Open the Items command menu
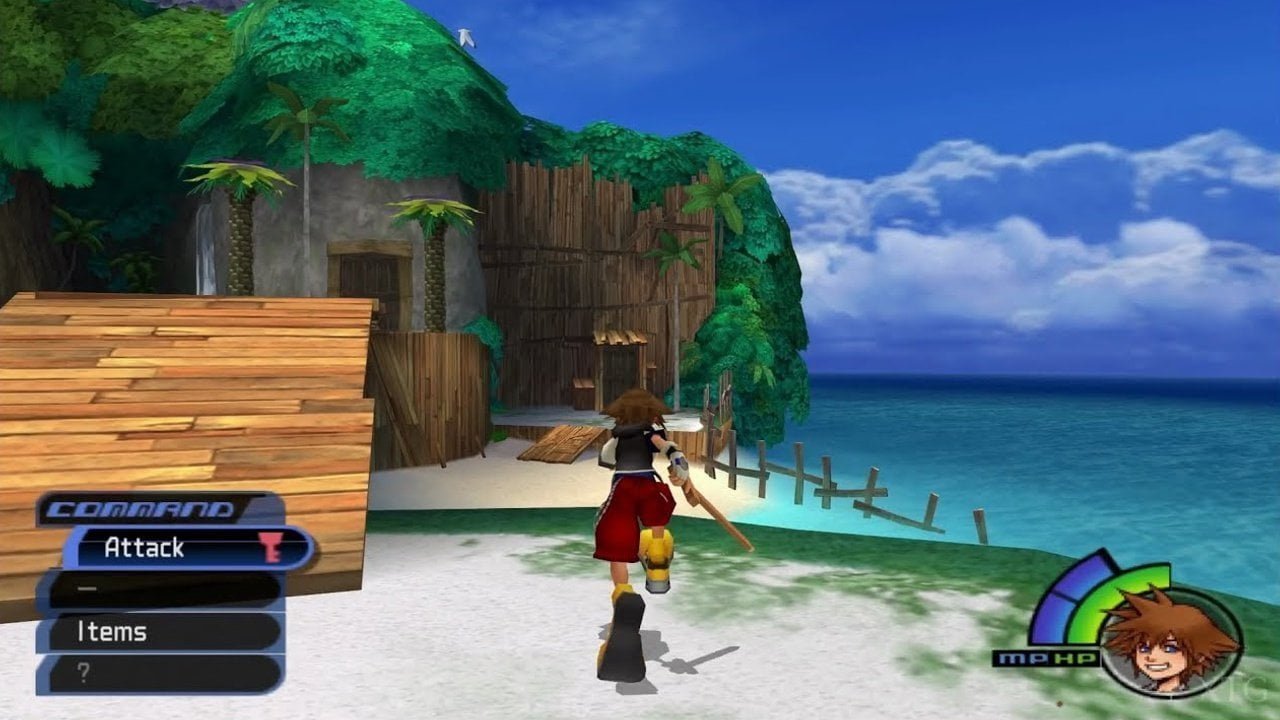This screenshot has height=720, width=1280. click(113, 632)
